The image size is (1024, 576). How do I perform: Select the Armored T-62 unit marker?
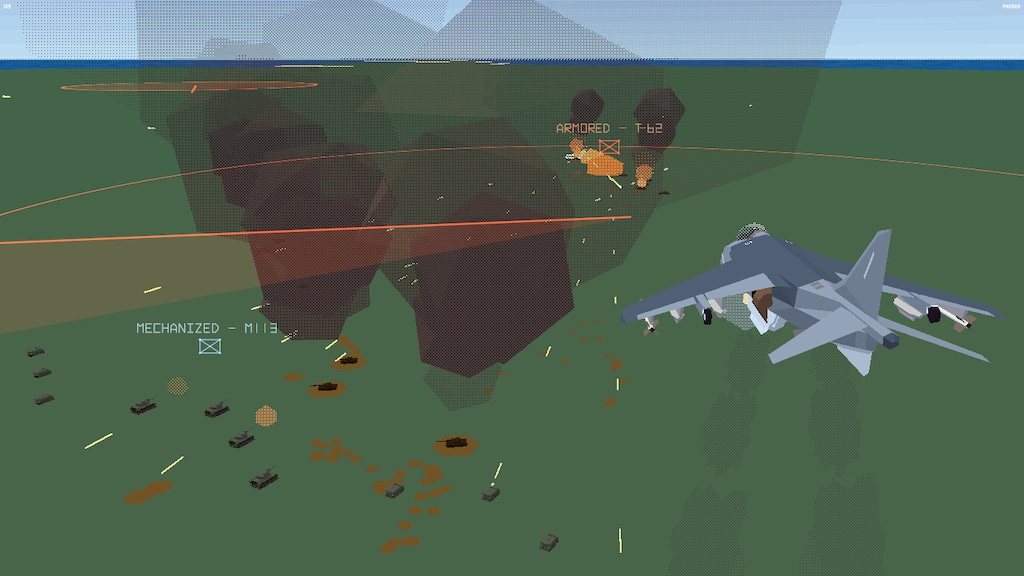(609, 147)
